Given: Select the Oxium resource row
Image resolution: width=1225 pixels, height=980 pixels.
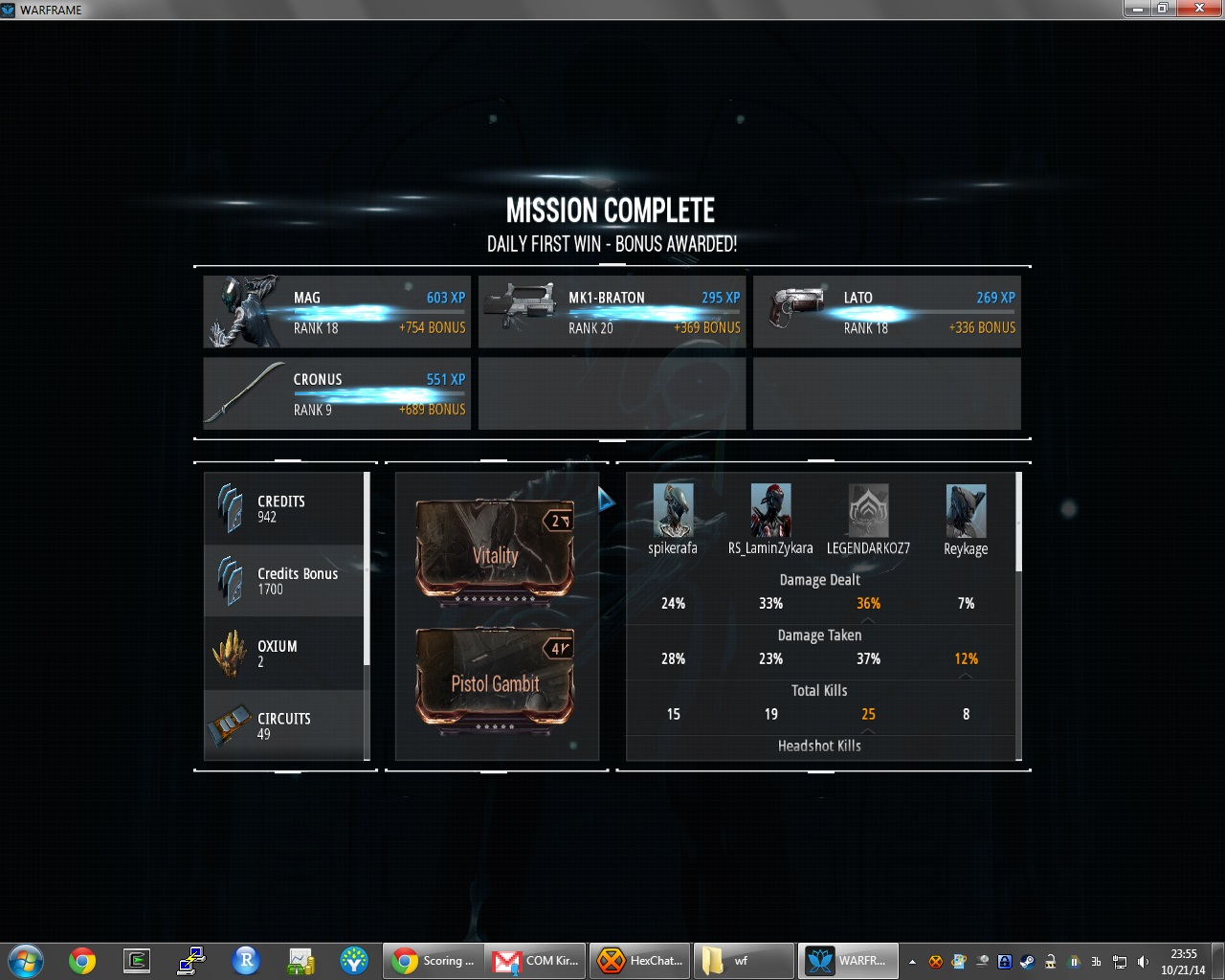Looking at the screenshot, I should click(x=284, y=654).
